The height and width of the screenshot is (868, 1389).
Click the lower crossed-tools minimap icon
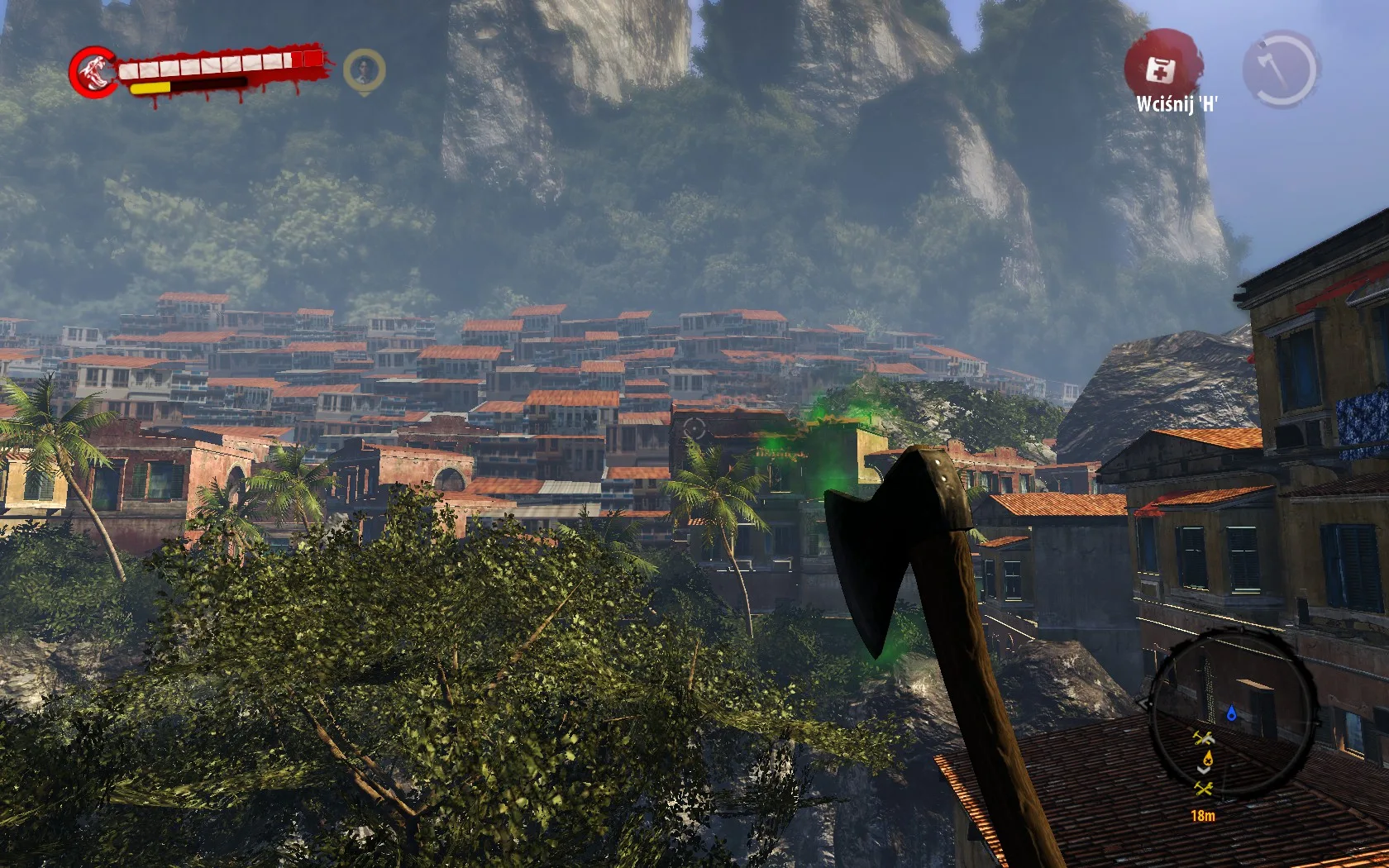(x=1205, y=789)
